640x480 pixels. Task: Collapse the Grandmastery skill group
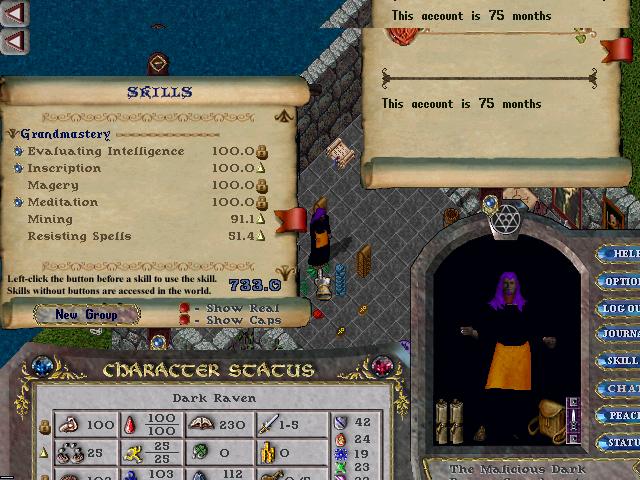12,134
